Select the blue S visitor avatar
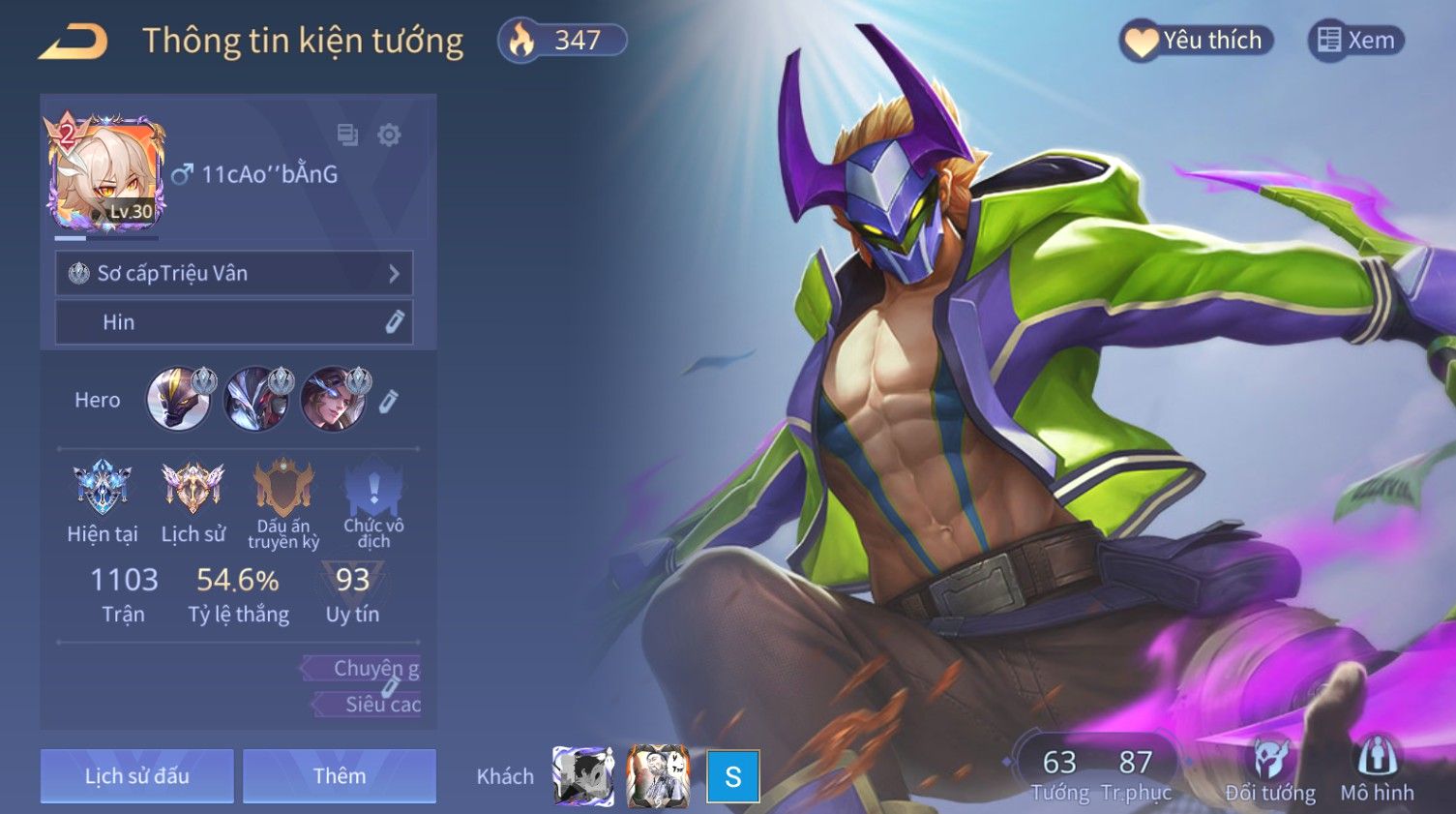Screen dimensions: 1456x814 [733, 776]
